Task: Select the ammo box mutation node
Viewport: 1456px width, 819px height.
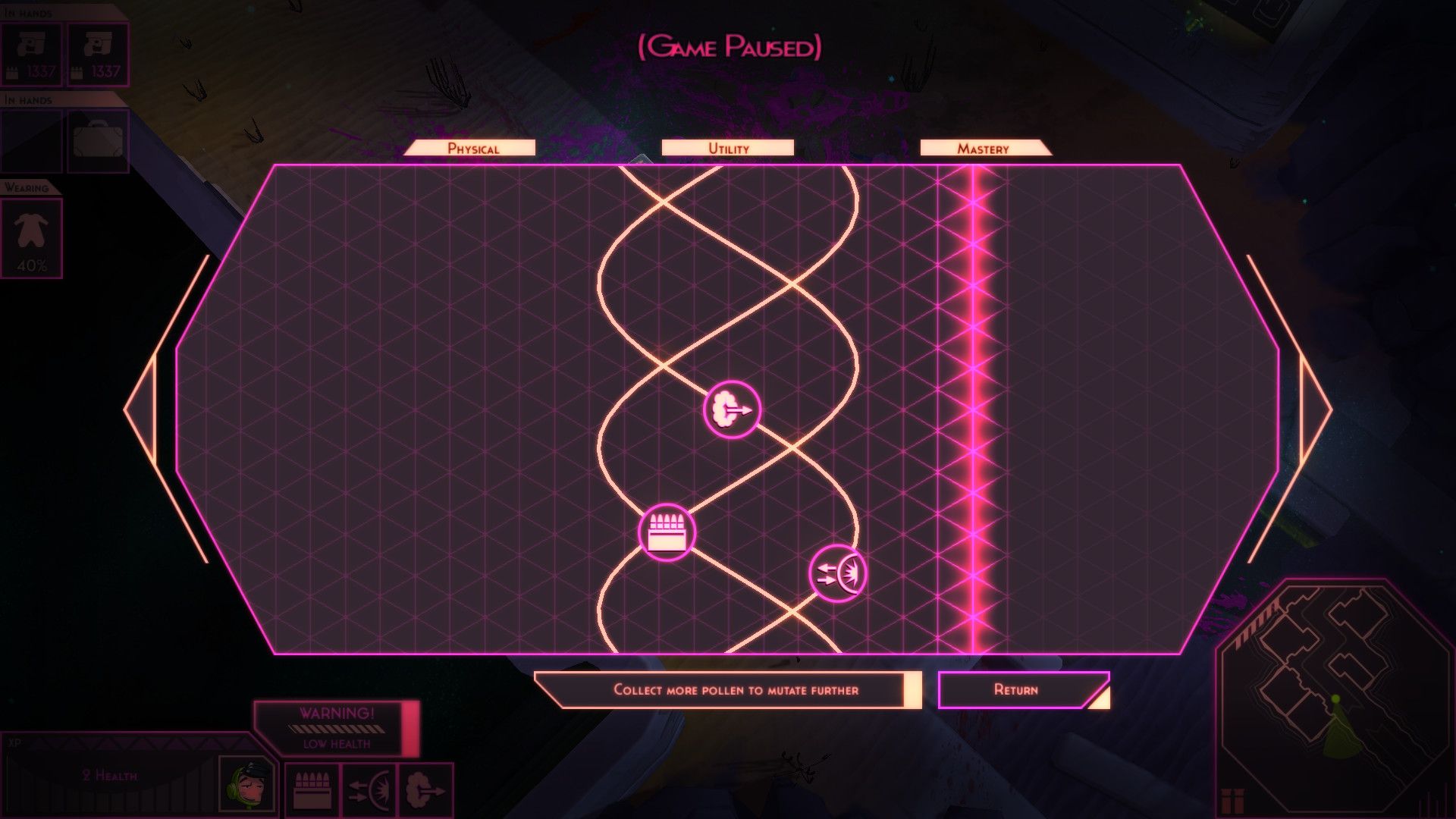Action: coord(667,532)
